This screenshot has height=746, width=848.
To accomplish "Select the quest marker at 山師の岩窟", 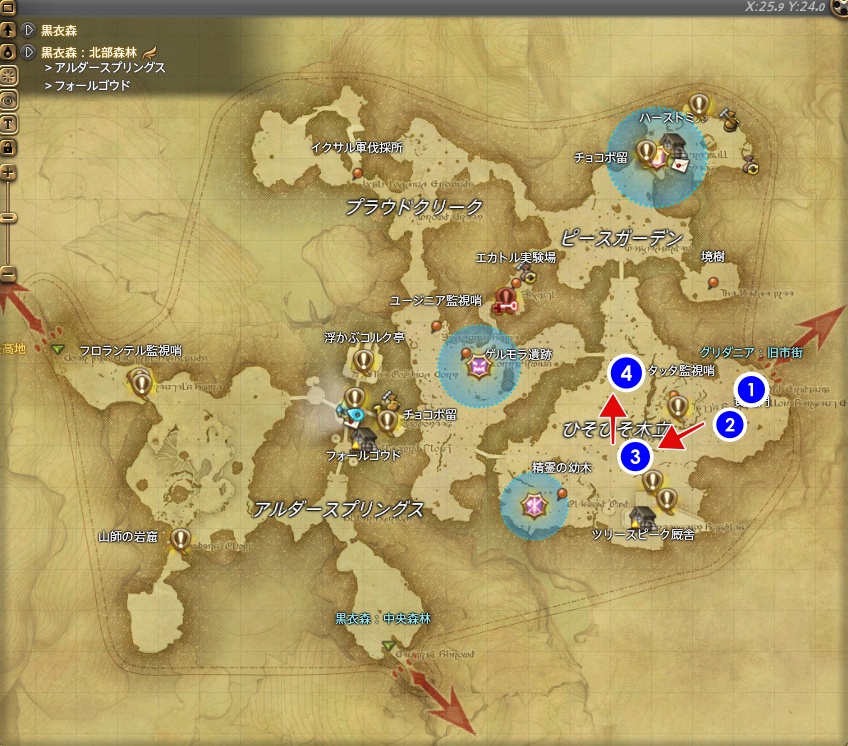I will coord(180,540).
